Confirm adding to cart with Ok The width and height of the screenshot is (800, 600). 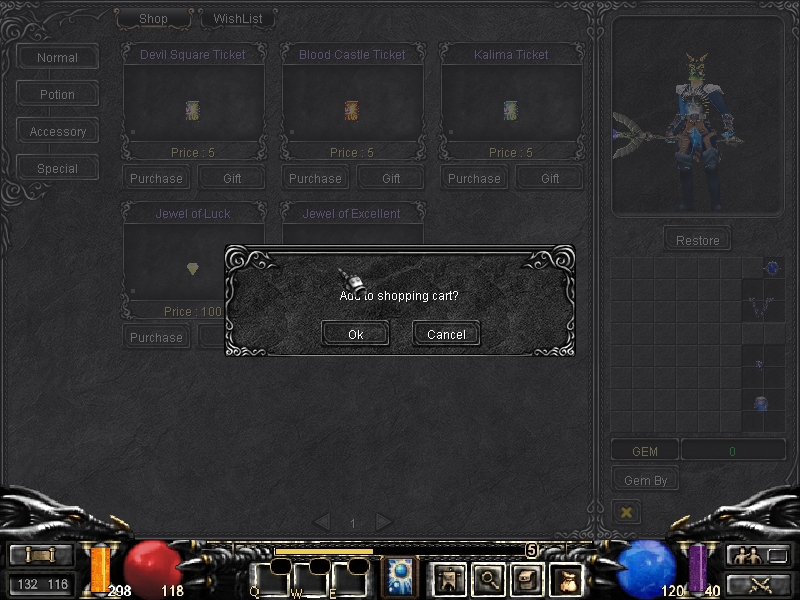[x=355, y=334]
